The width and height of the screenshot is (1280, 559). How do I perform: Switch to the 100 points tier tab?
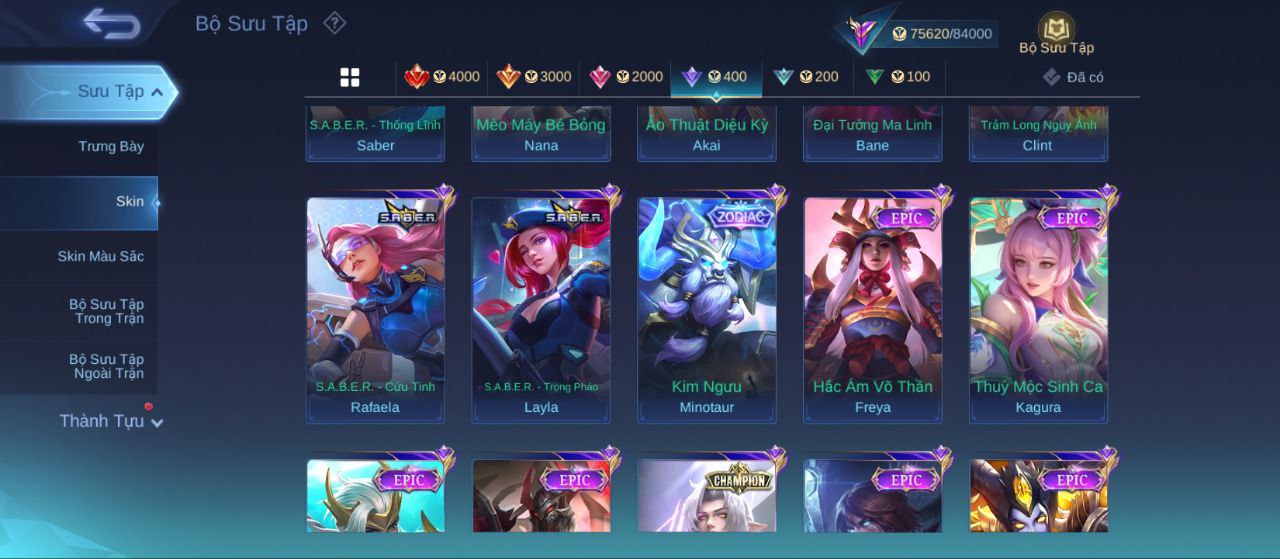(x=898, y=77)
